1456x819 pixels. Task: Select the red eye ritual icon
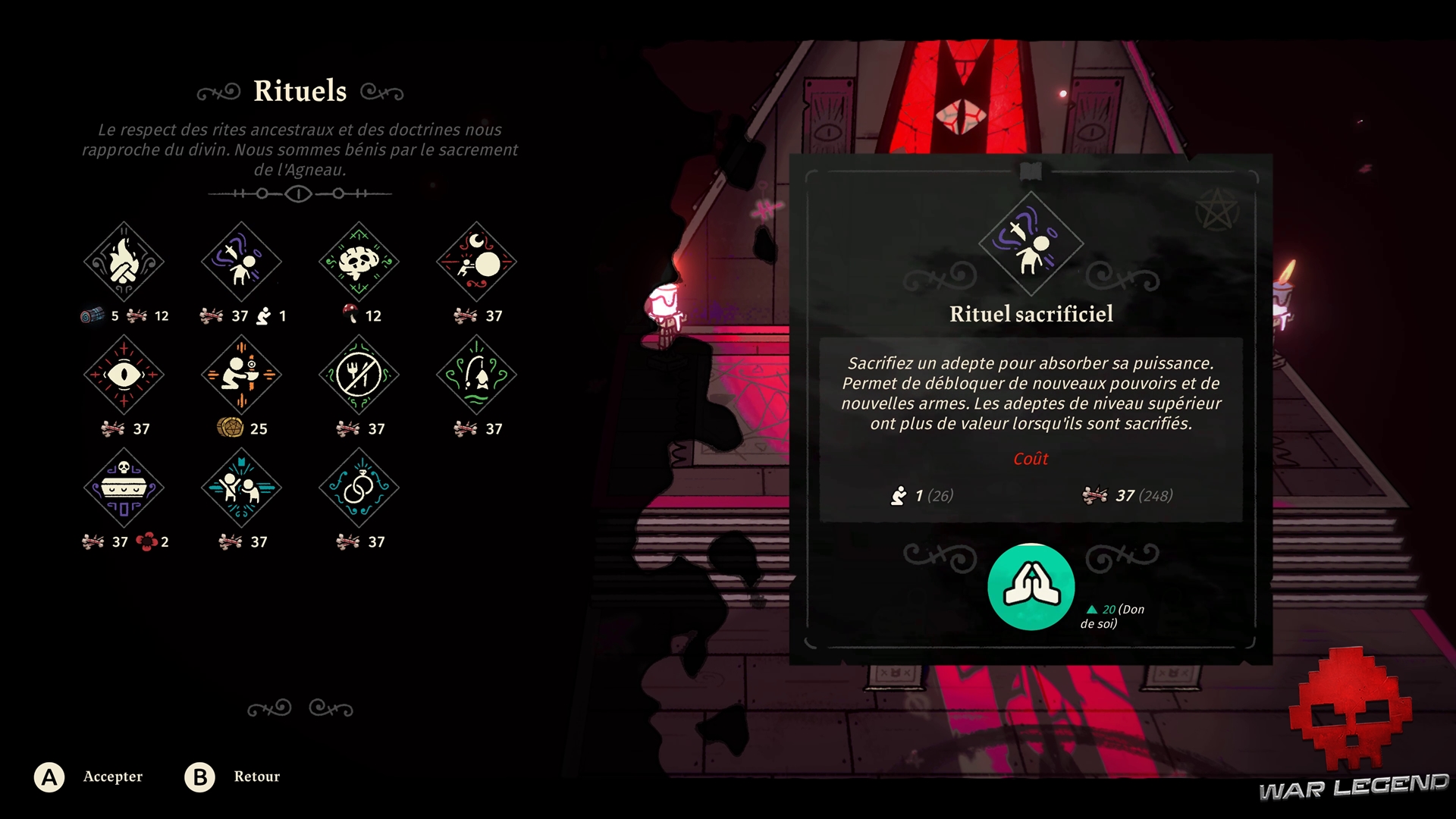click(x=124, y=375)
